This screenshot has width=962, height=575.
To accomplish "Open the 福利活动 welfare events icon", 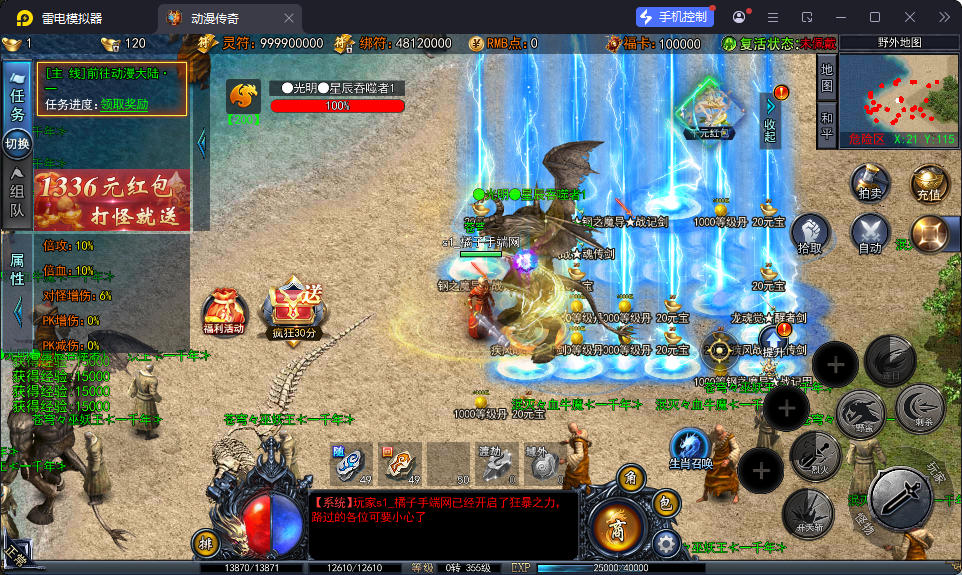I will (x=222, y=312).
